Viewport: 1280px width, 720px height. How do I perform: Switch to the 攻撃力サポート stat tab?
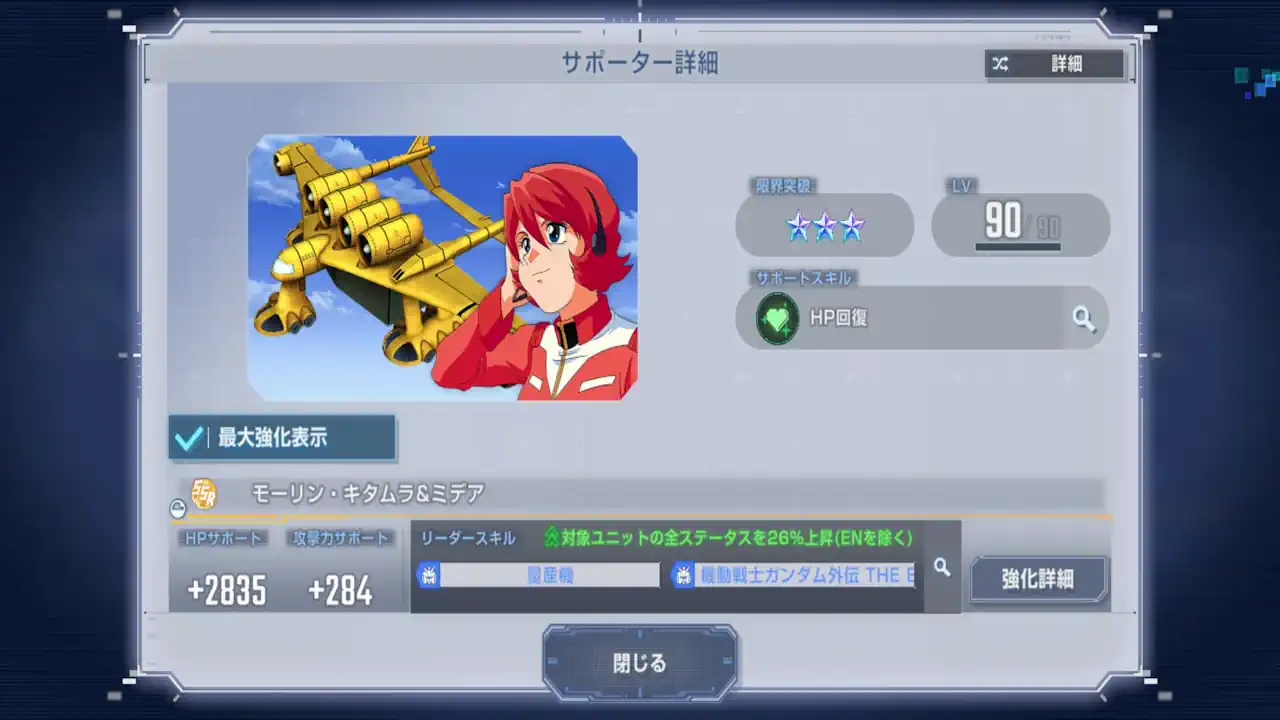click(337, 538)
